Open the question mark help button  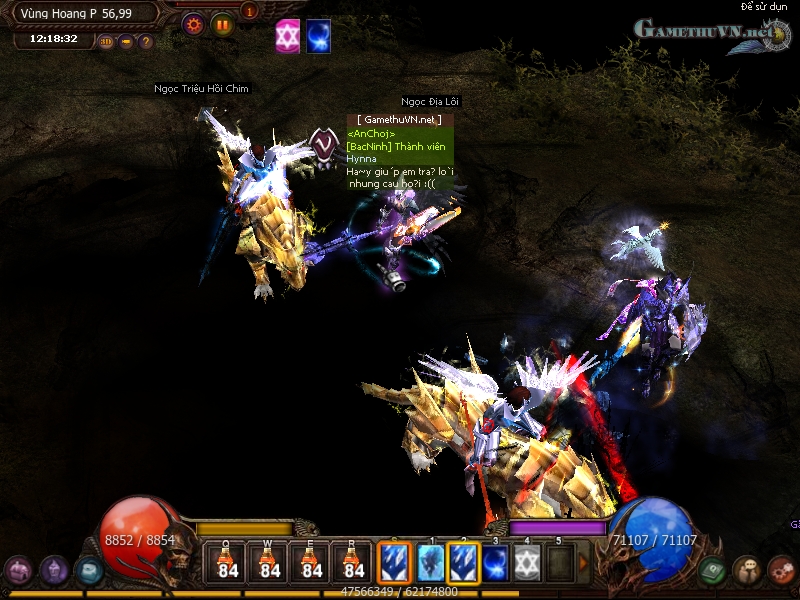click(146, 42)
